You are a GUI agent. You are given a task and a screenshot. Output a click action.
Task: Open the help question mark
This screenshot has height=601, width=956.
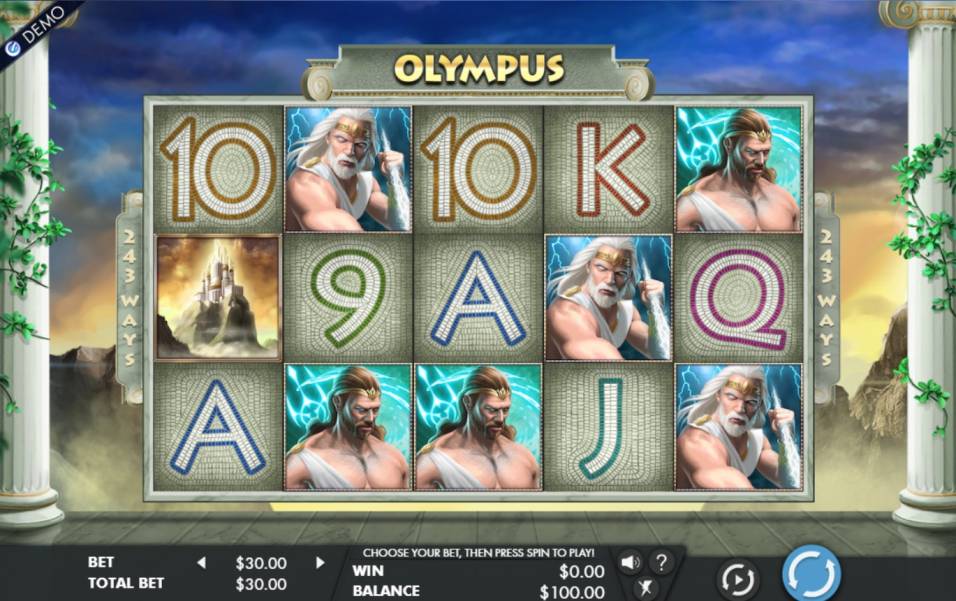(660, 562)
